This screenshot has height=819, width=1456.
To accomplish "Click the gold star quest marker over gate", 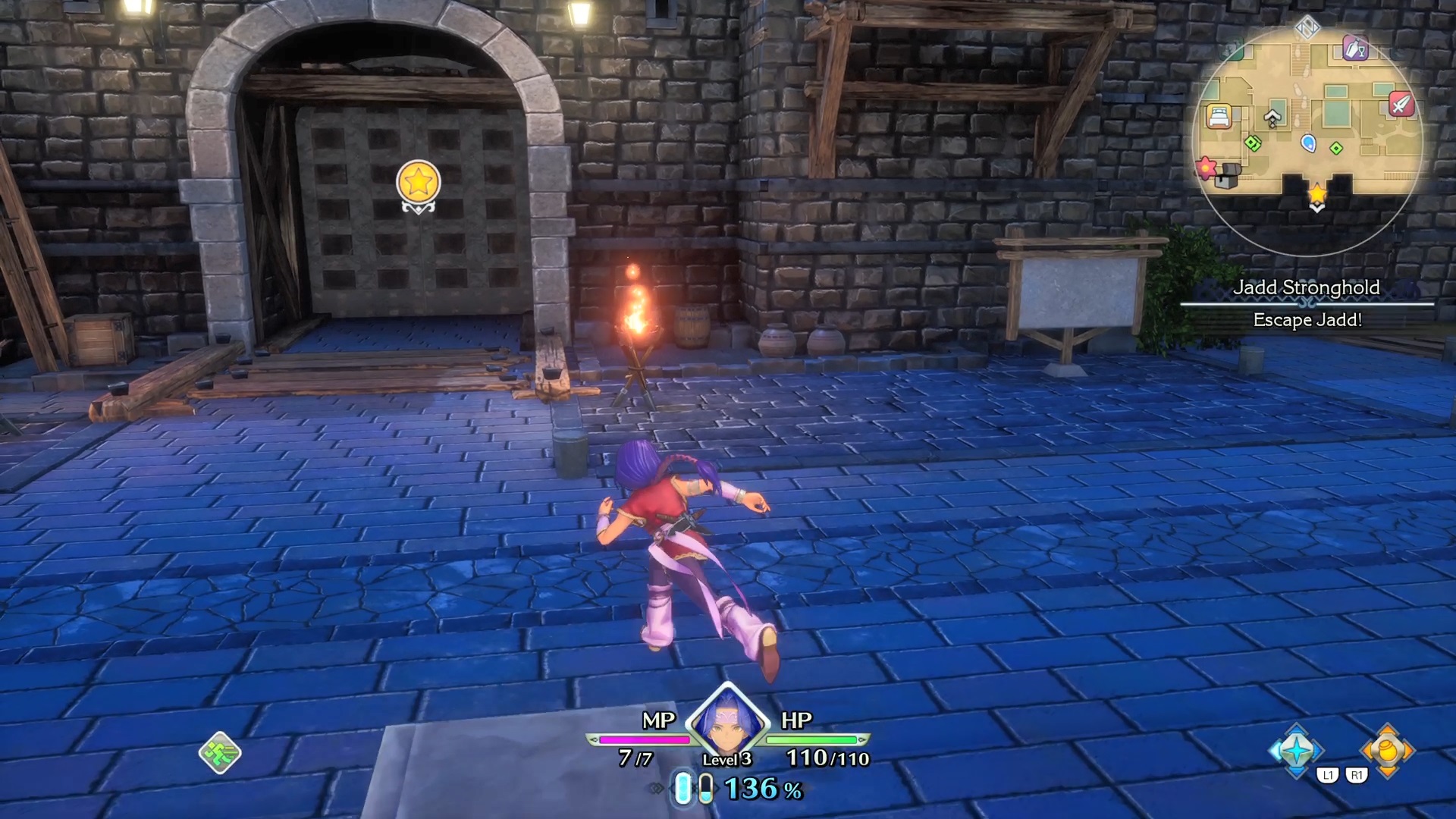I will pos(418,183).
